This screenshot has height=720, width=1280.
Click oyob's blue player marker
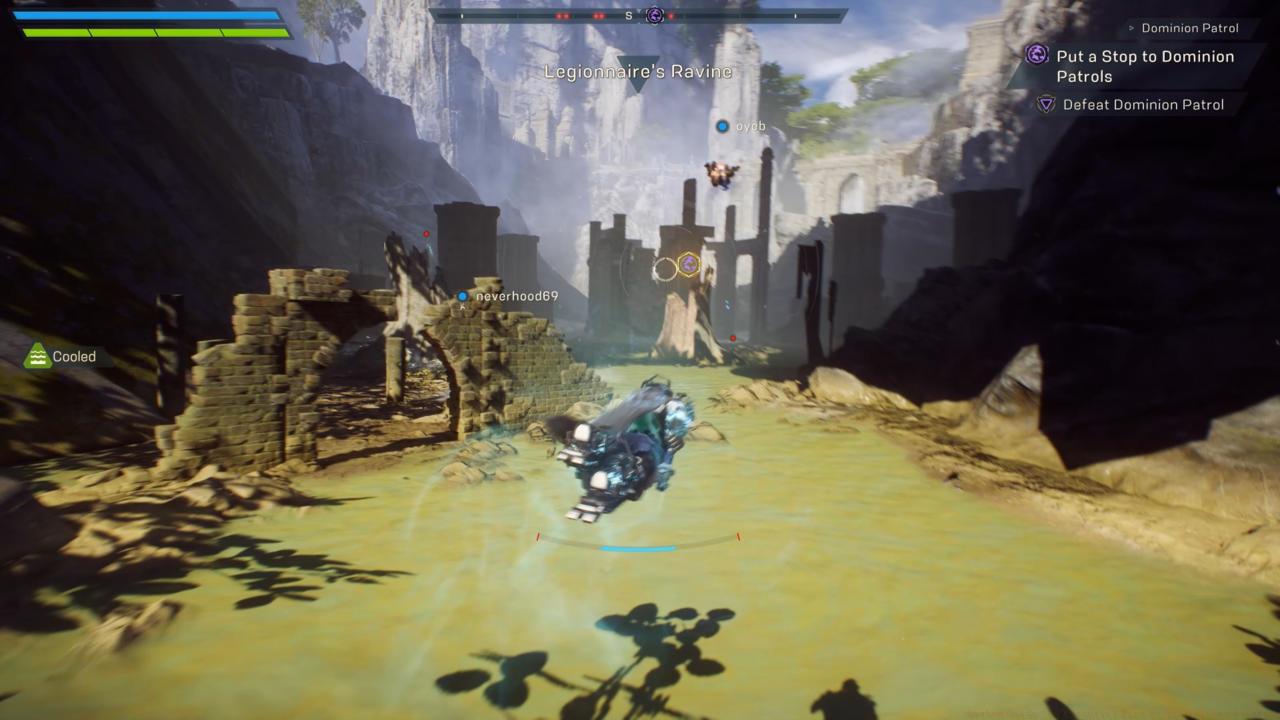click(x=723, y=126)
